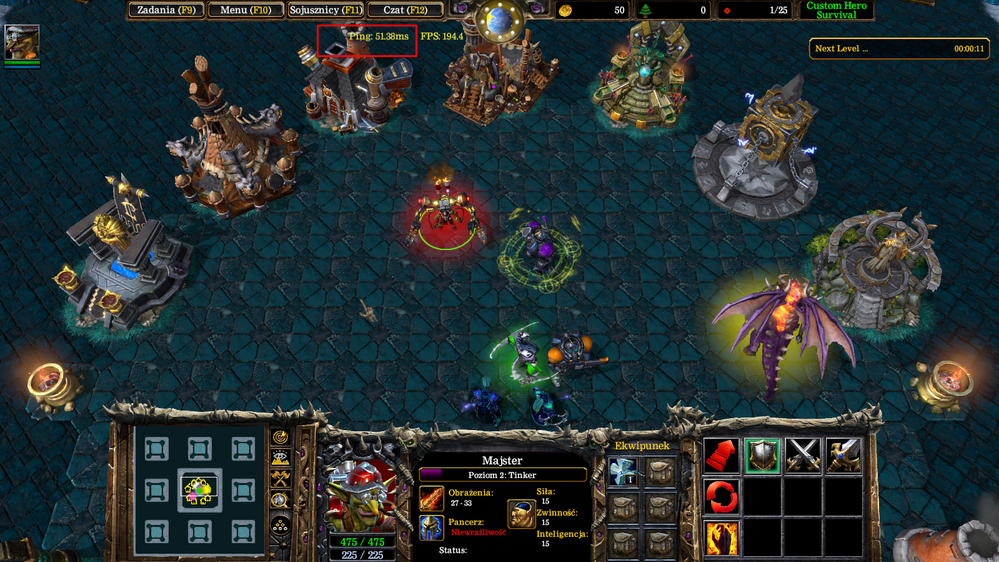Viewport: 999px width, 562px height.
Task: Click the day/night clock at top center
Action: click(499, 20)
